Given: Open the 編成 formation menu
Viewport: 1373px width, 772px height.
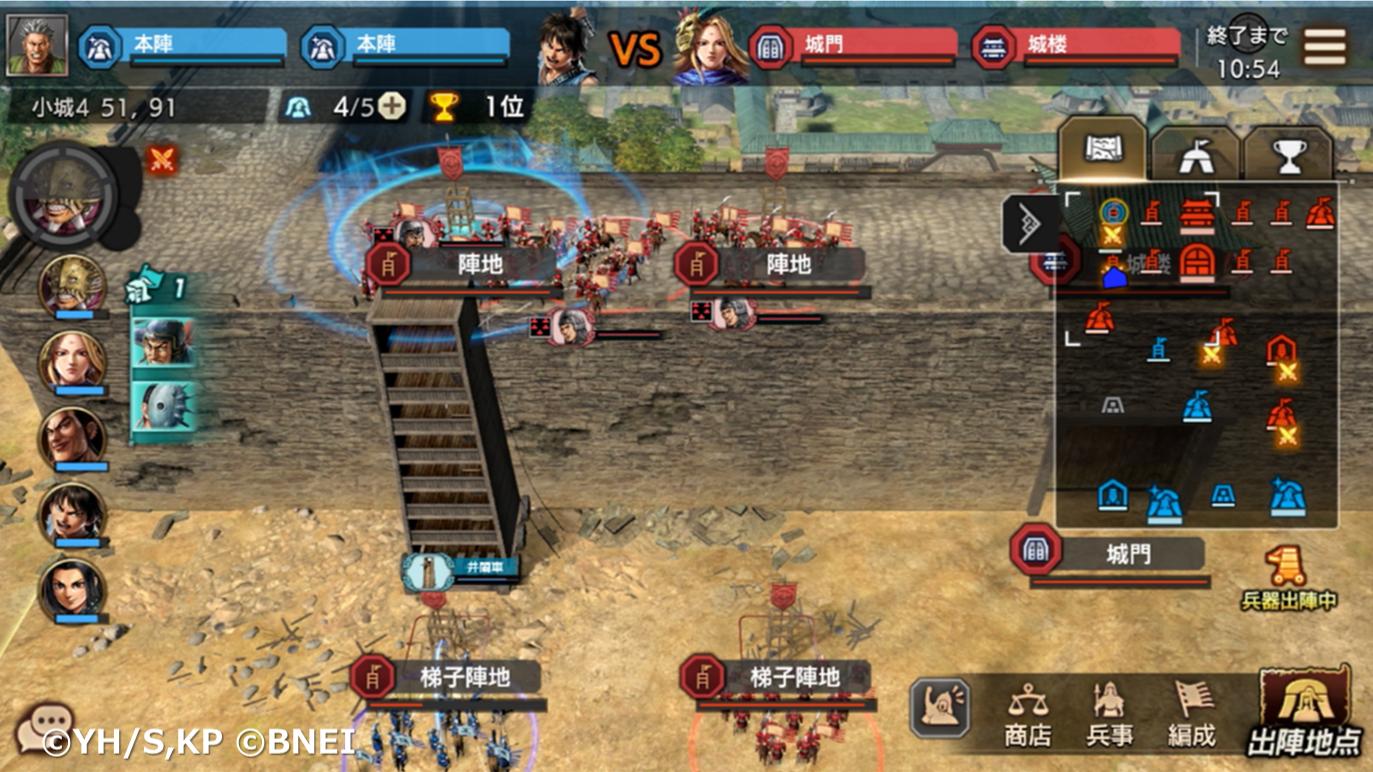Looking at the screenshot, I should click(1191, 714).
